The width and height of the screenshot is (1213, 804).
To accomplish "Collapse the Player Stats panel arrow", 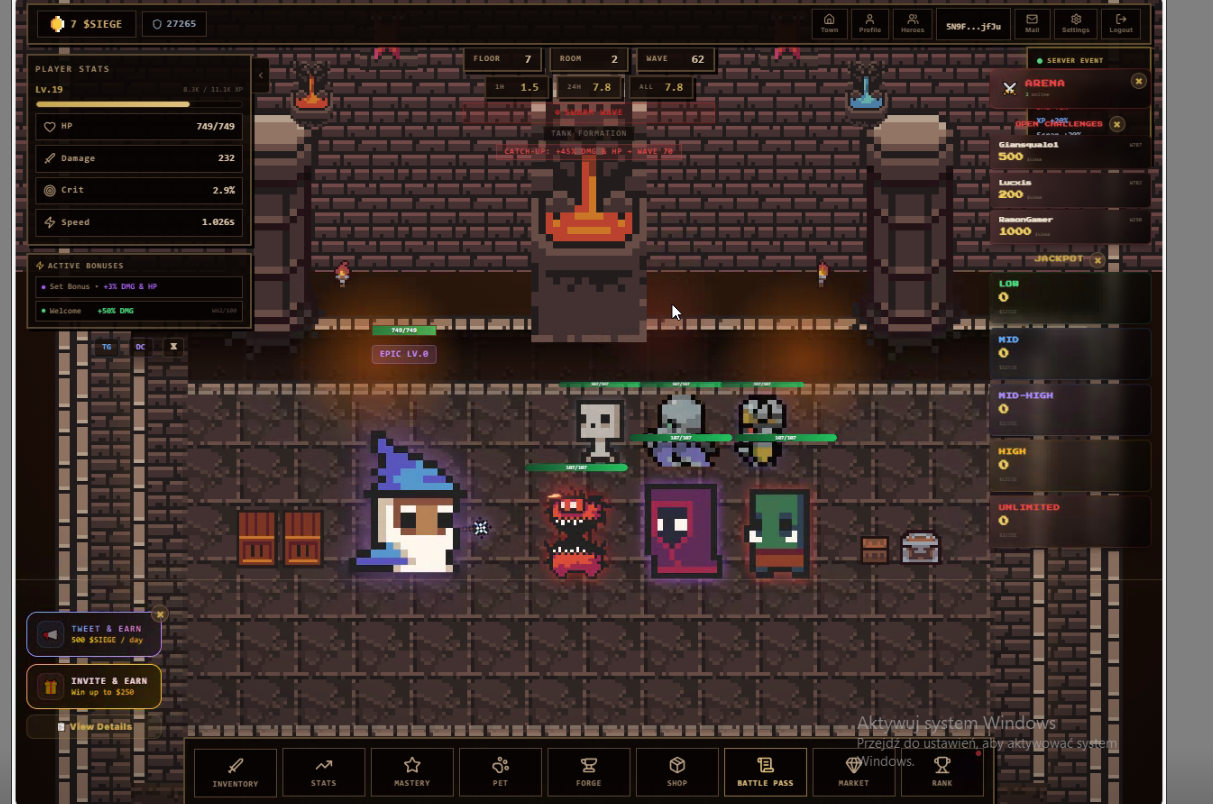I will (260, 75).
